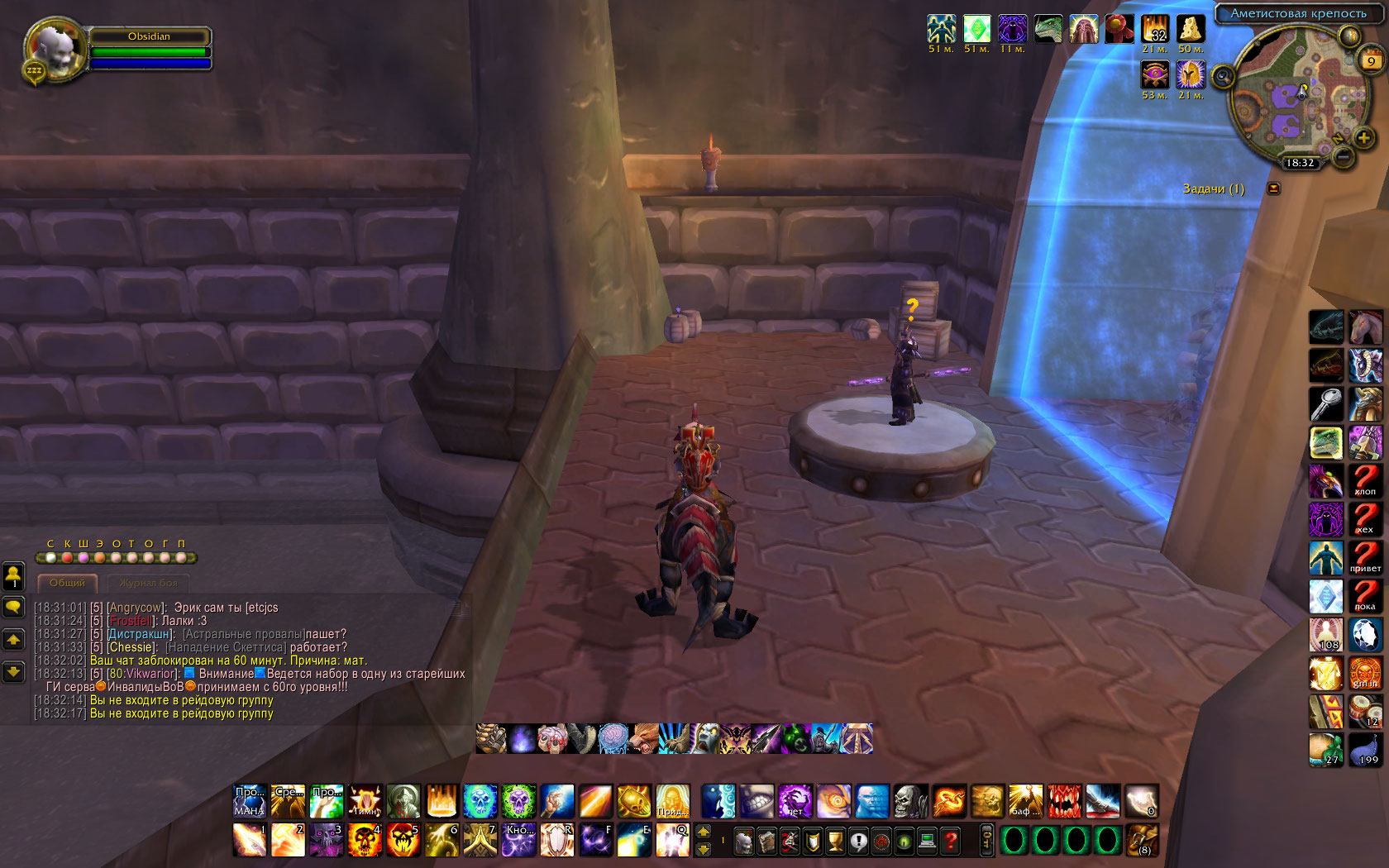Cast the shield ability bound to R
Screen dimensions: 1389x868
pyautogui.click(x=557, y=840)
